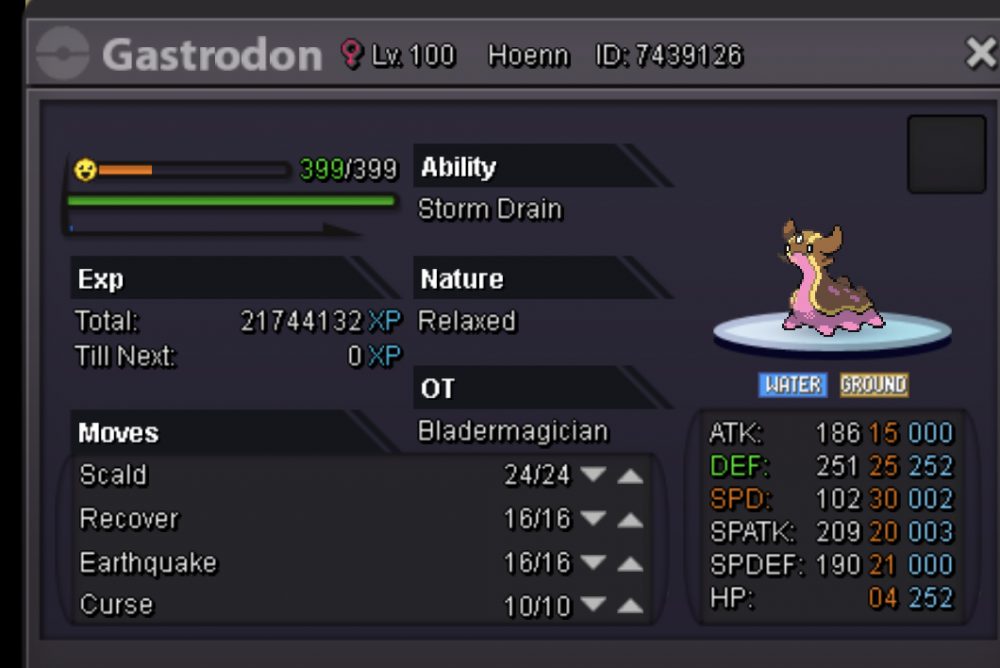Move Recover down in the list

[594, 519]
